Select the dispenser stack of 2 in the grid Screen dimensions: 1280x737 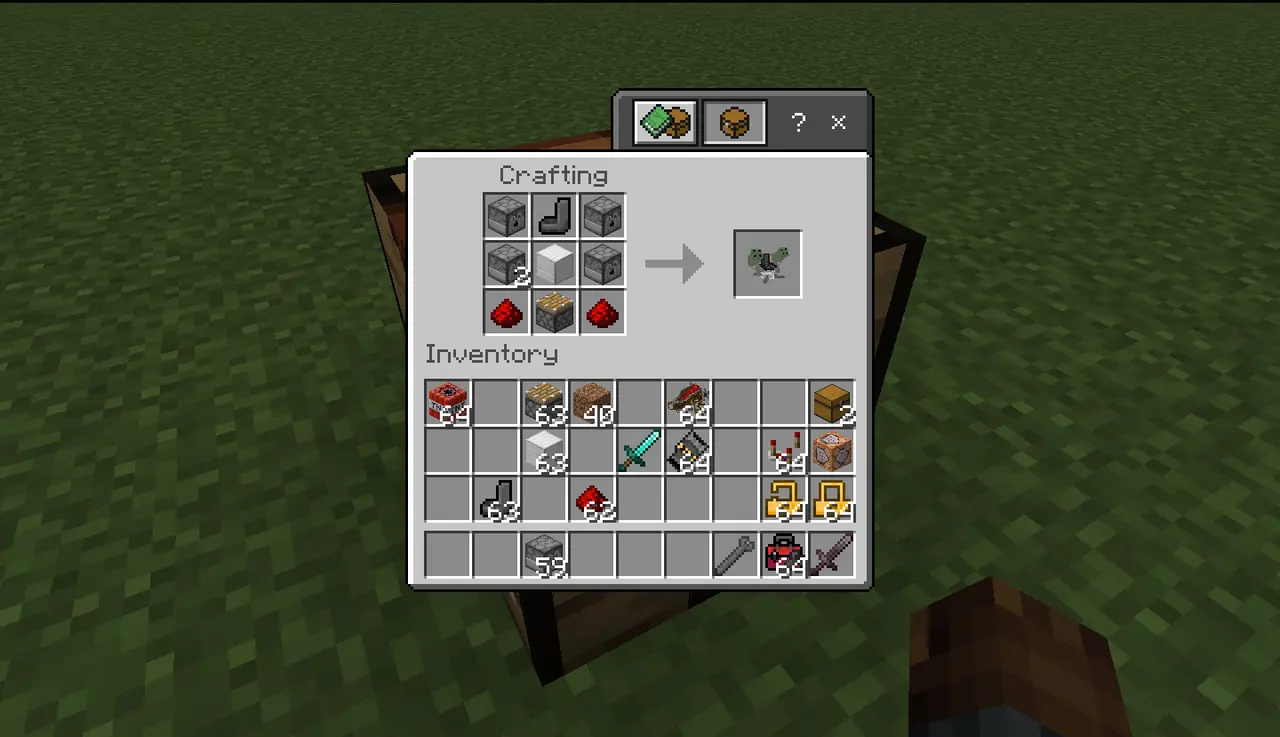coord(506,264)
